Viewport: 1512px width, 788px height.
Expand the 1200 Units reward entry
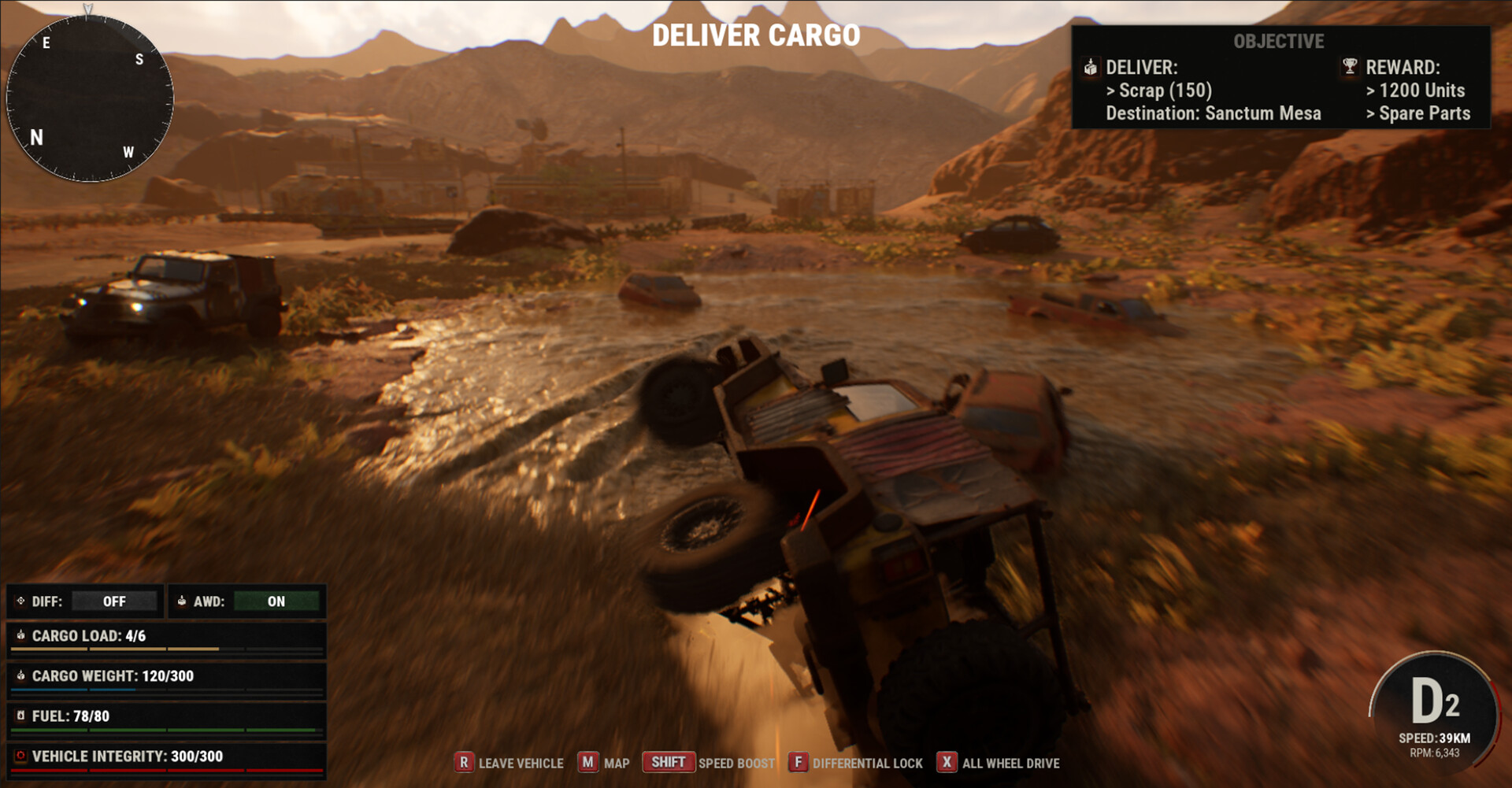[1415, 91]
